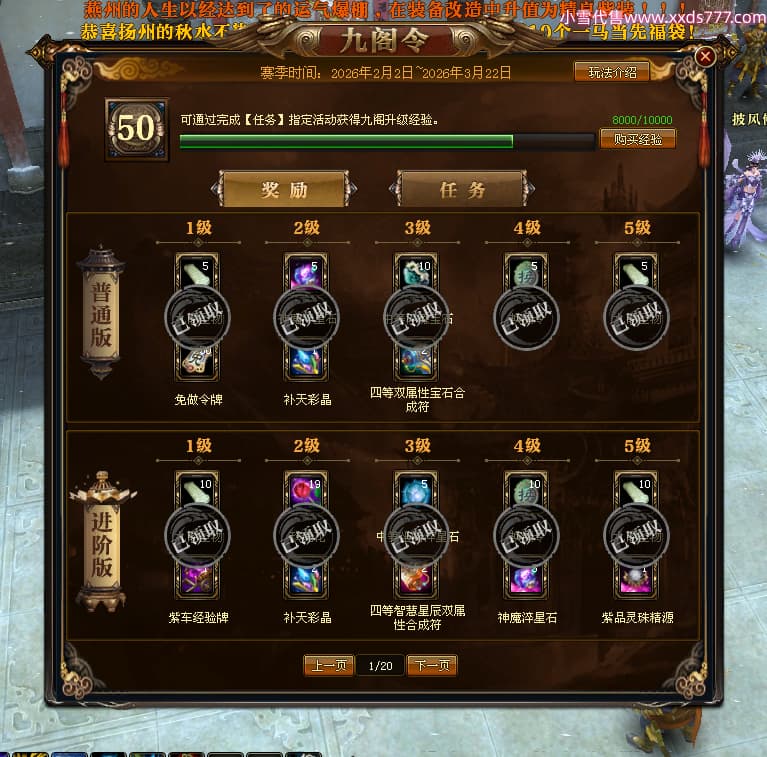Switch to the 奖励 rewards tab
The height and width of the screenshot is (757, 767).
pyautogui.click(x=284, y=189)
